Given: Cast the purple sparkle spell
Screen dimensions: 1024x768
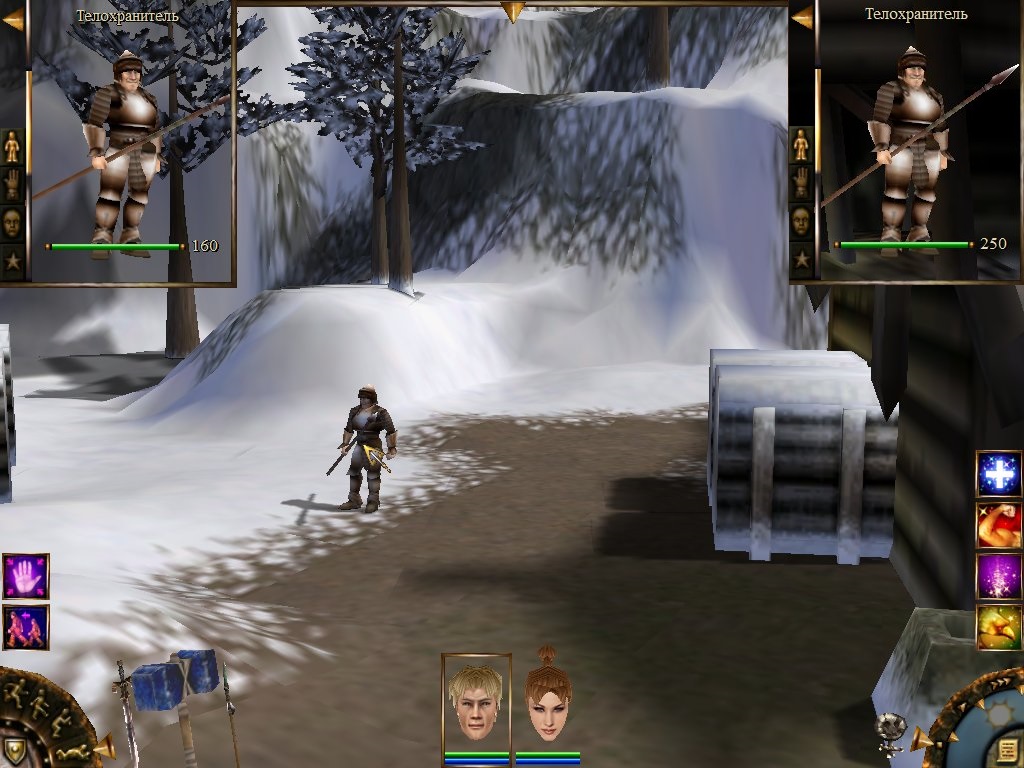Looking at the screenshot, I should click(x=998, y=576).
